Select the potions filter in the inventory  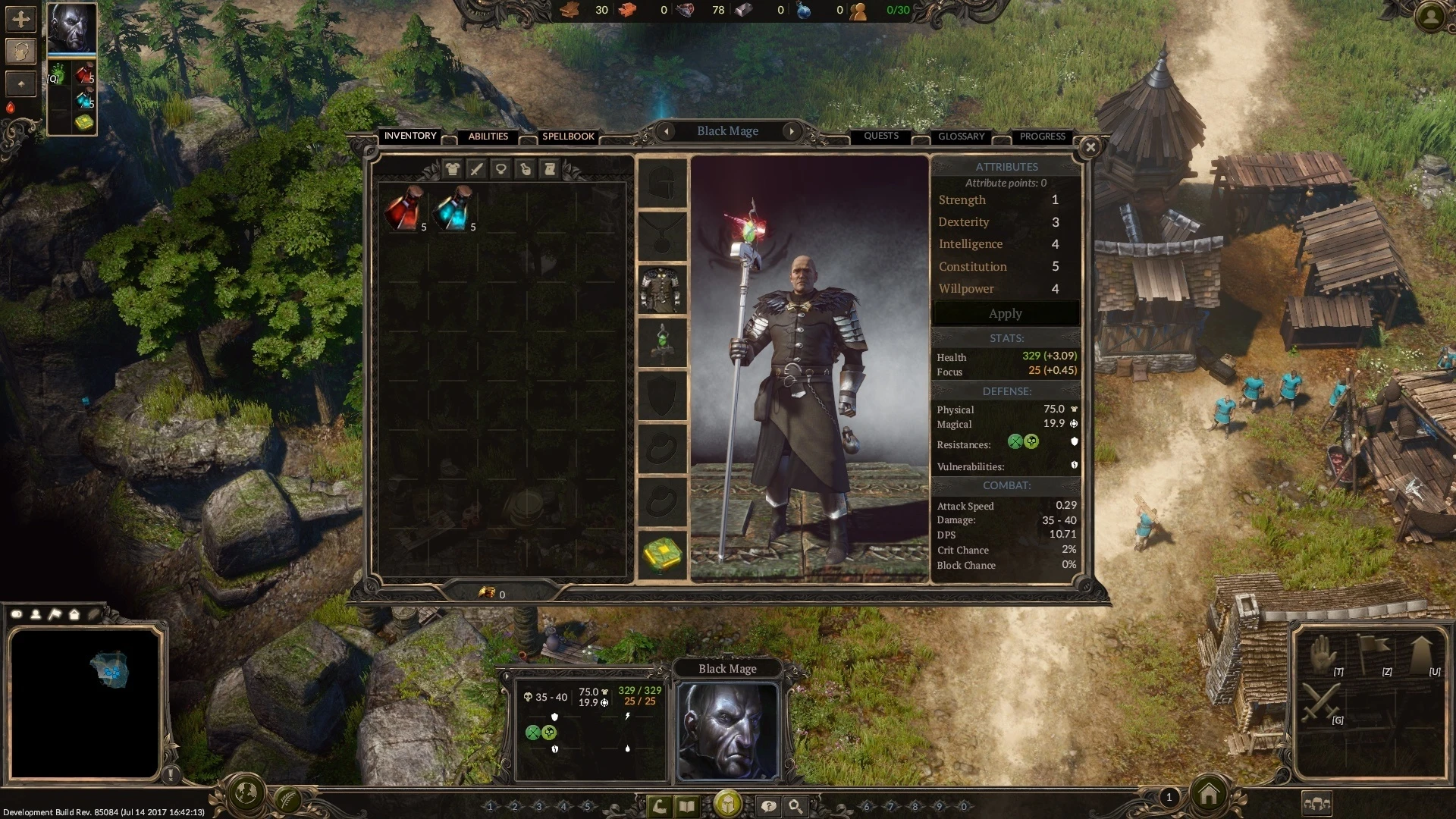point(526,168)
